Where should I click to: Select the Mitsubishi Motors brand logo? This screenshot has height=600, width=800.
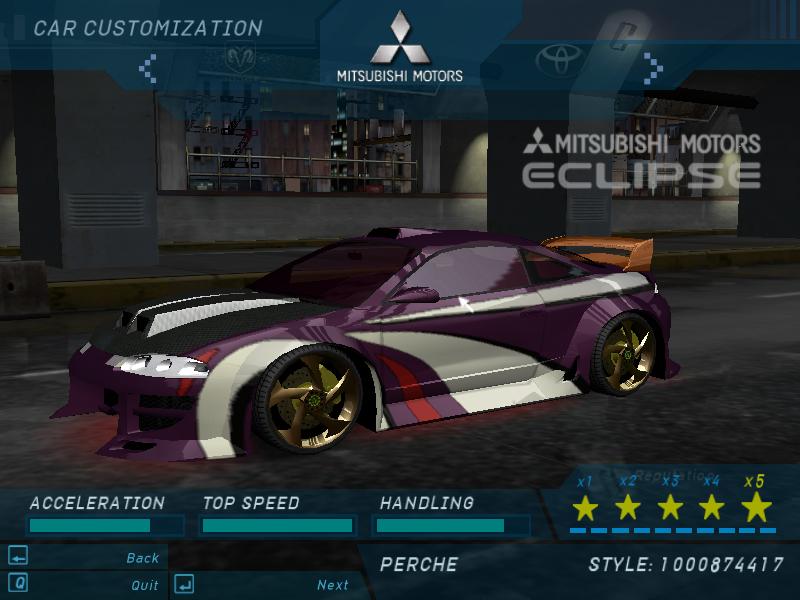pos(399,45)
